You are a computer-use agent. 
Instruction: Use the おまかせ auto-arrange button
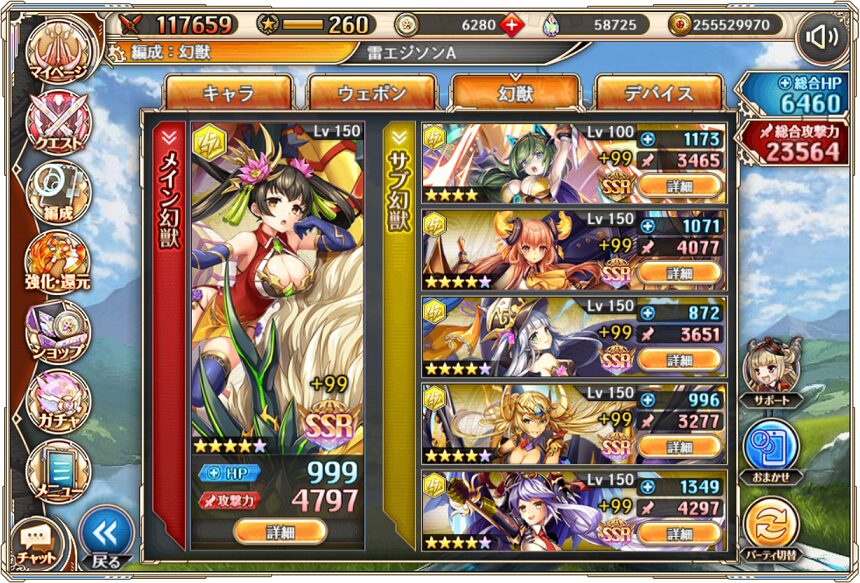click(771, 447)
